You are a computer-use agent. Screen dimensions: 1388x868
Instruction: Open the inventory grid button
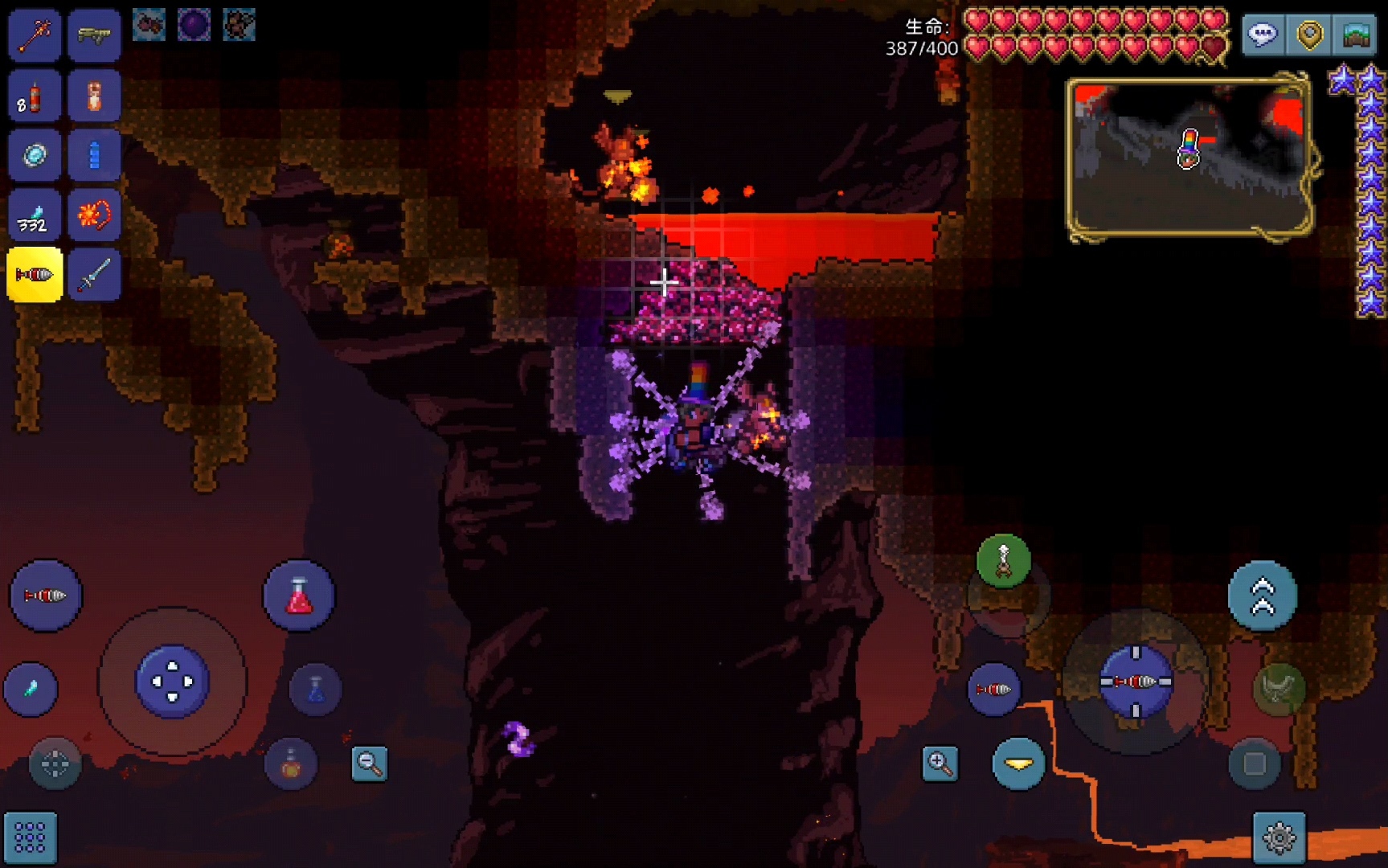30,837
